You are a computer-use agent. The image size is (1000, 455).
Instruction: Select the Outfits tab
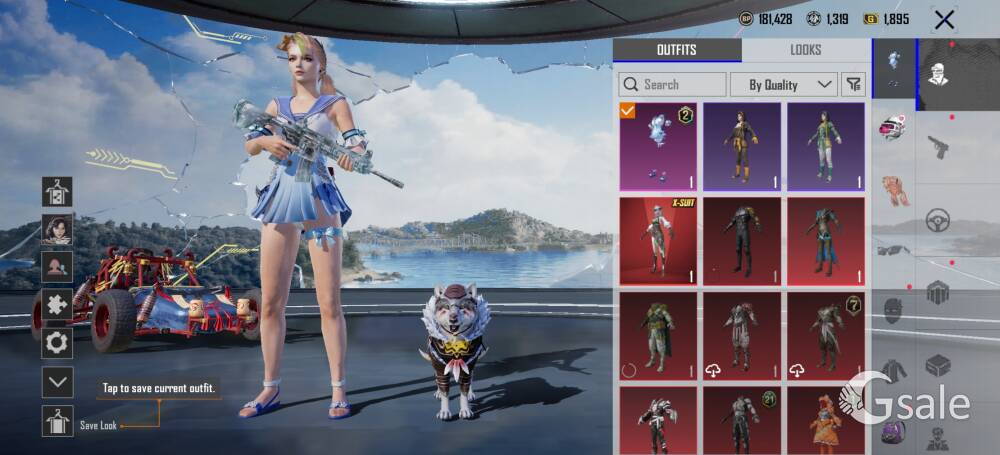click(x=677, y=50)
